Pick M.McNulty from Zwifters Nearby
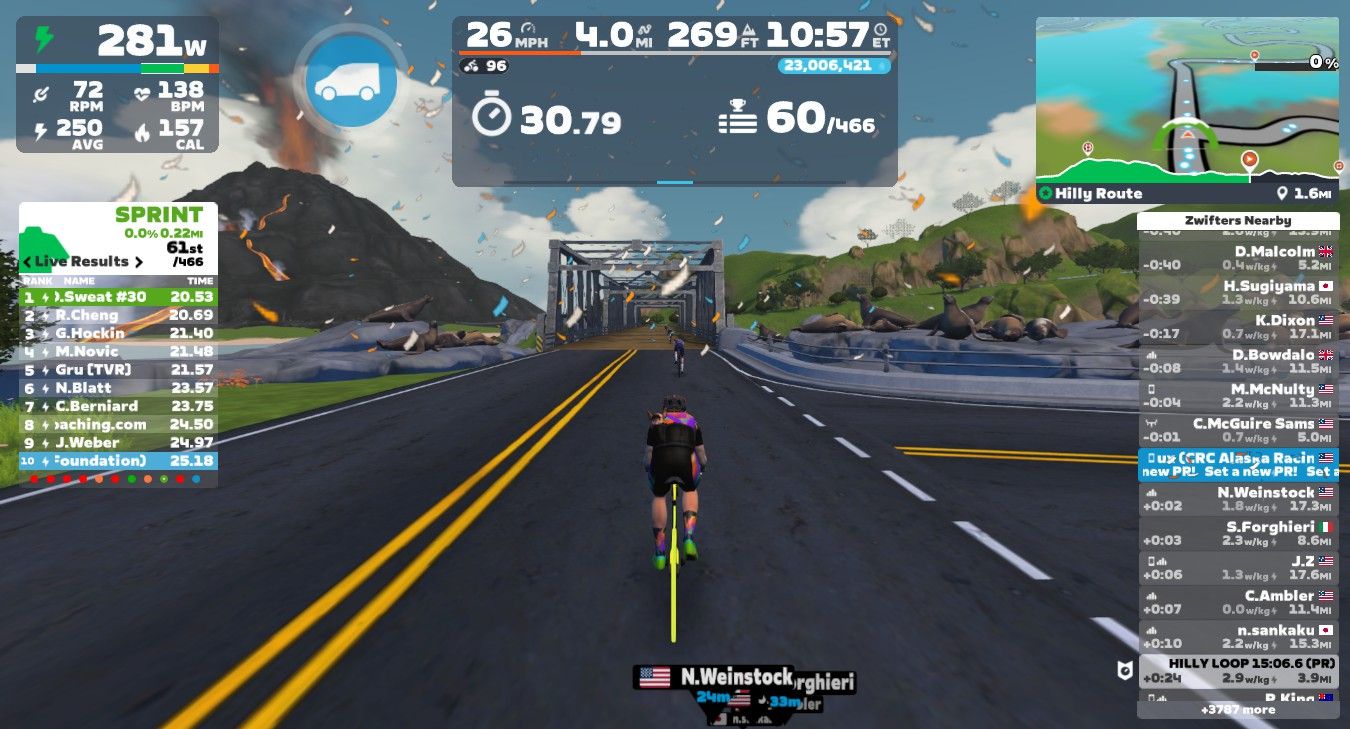 [x=1238, y=396]
